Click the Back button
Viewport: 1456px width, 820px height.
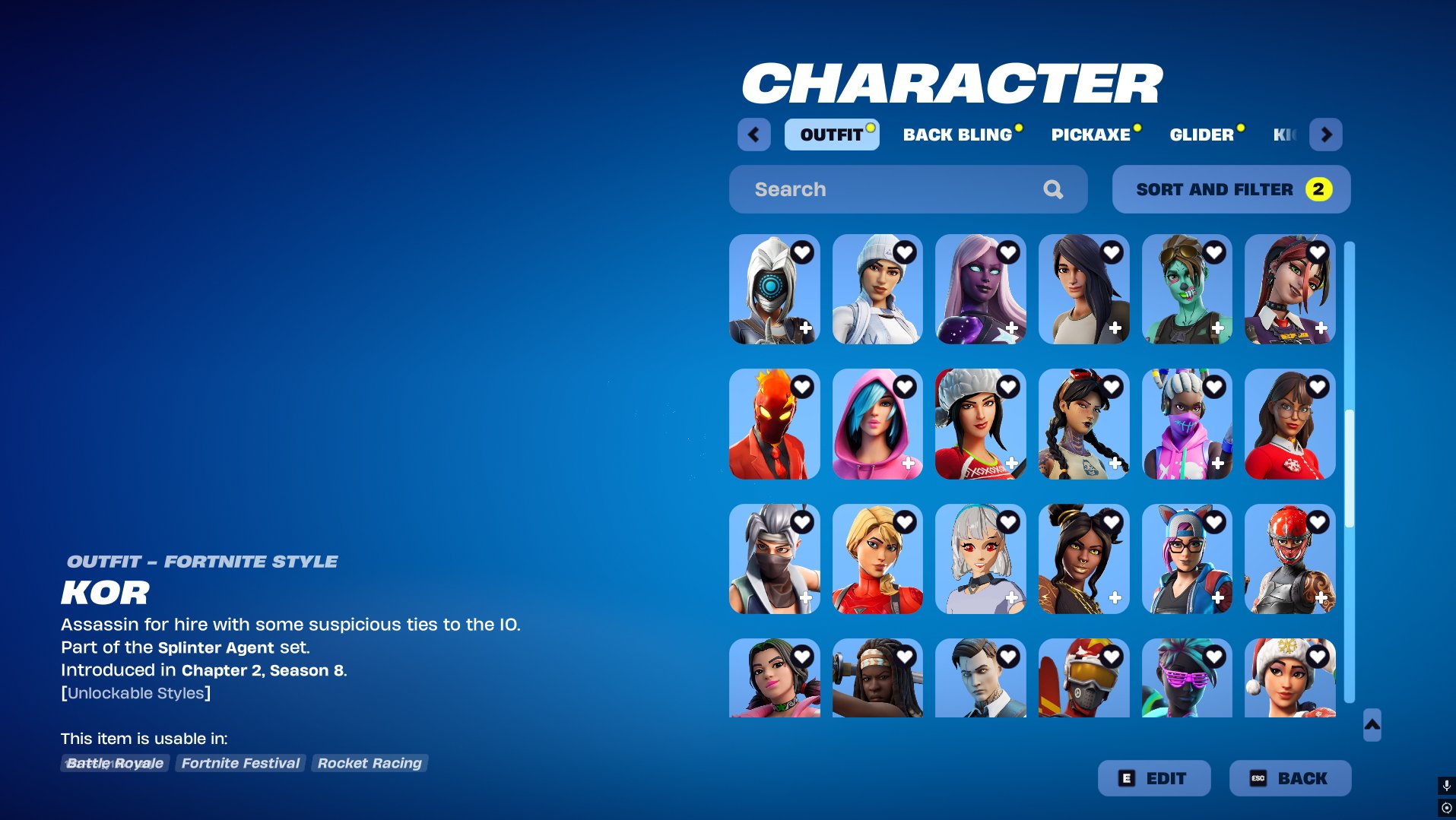[x=1290, y=777]
